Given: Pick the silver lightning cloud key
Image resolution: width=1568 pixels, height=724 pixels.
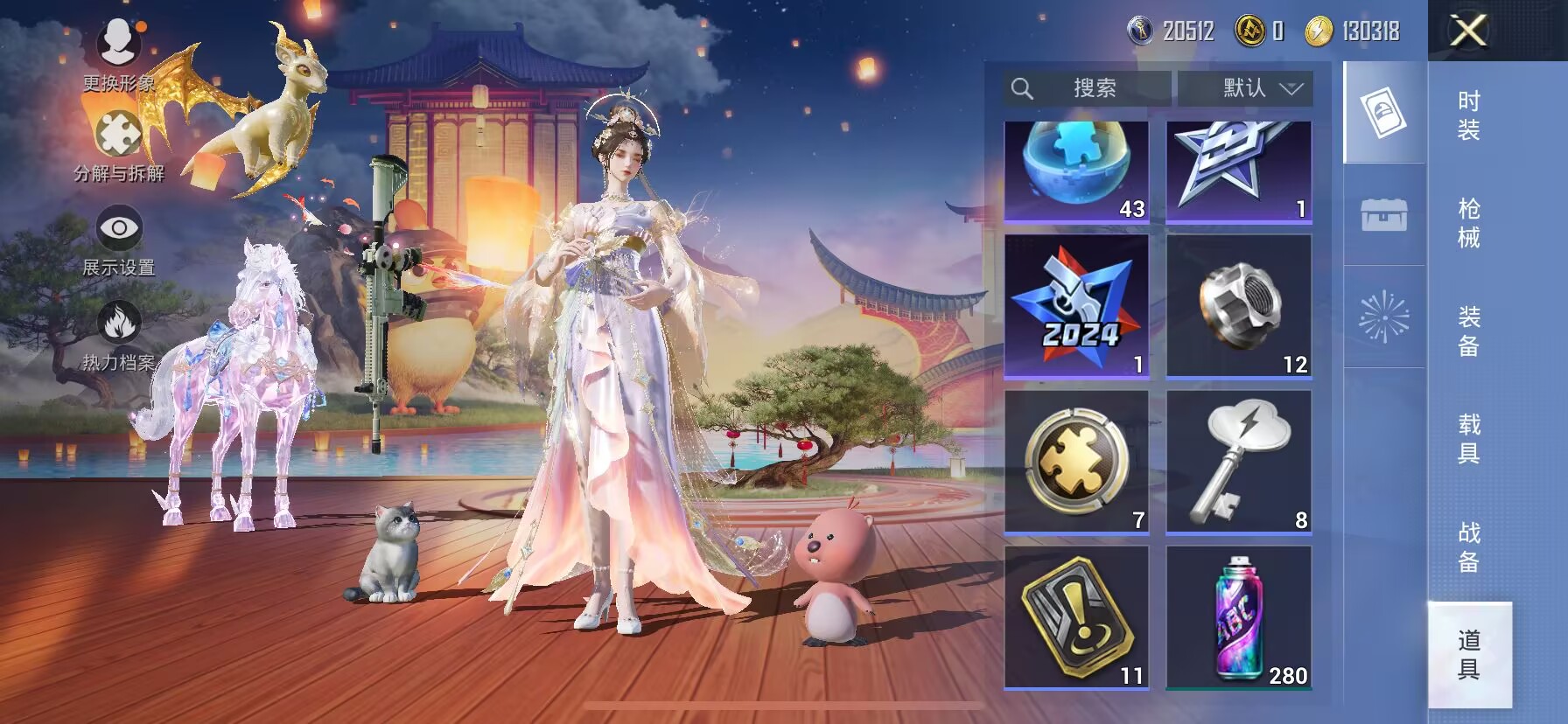Looking at the screenshot, I should tap(1239, 462).
